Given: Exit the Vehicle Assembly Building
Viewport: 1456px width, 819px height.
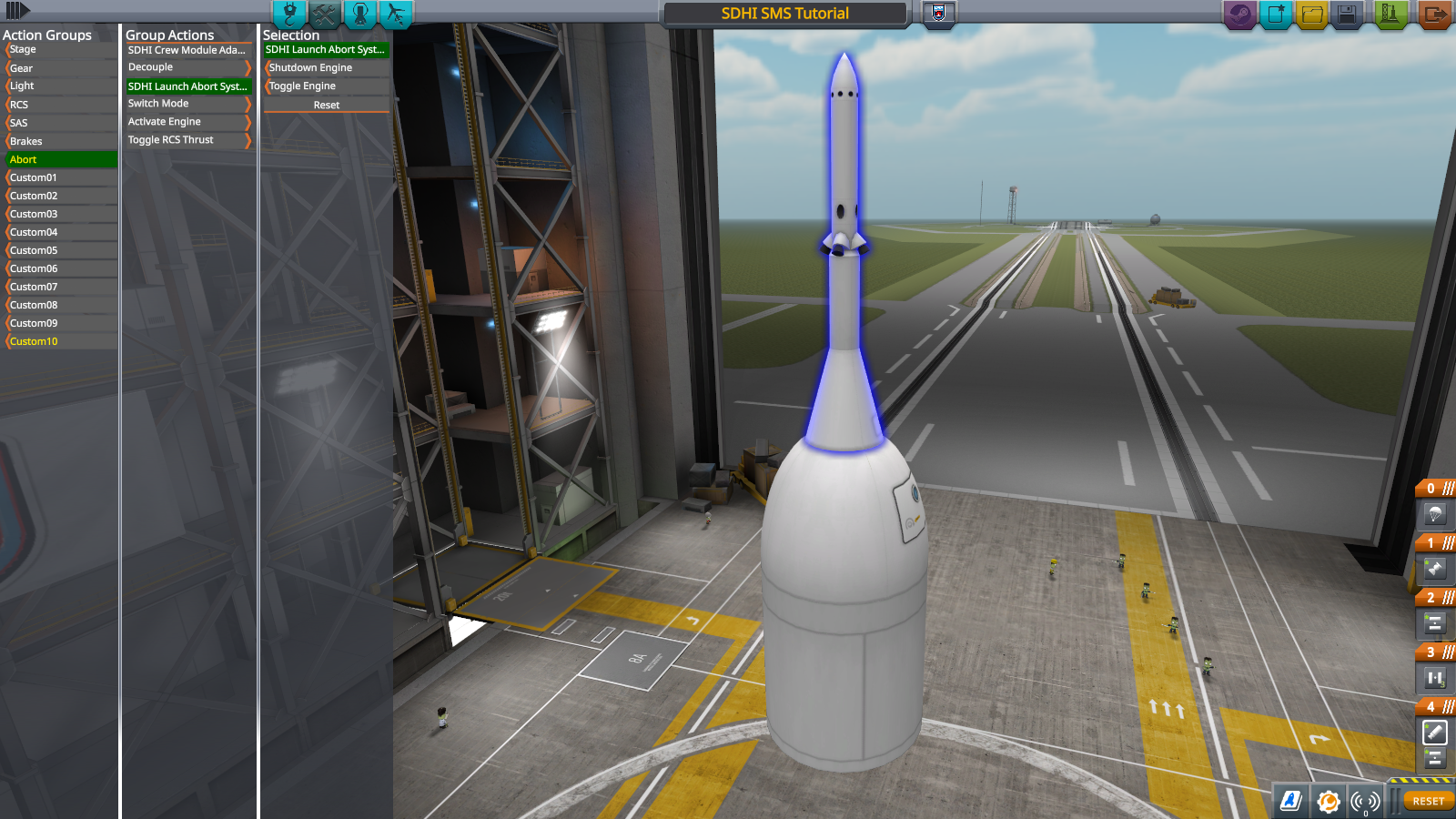Looking at the screenshot, I should 1434,15.
